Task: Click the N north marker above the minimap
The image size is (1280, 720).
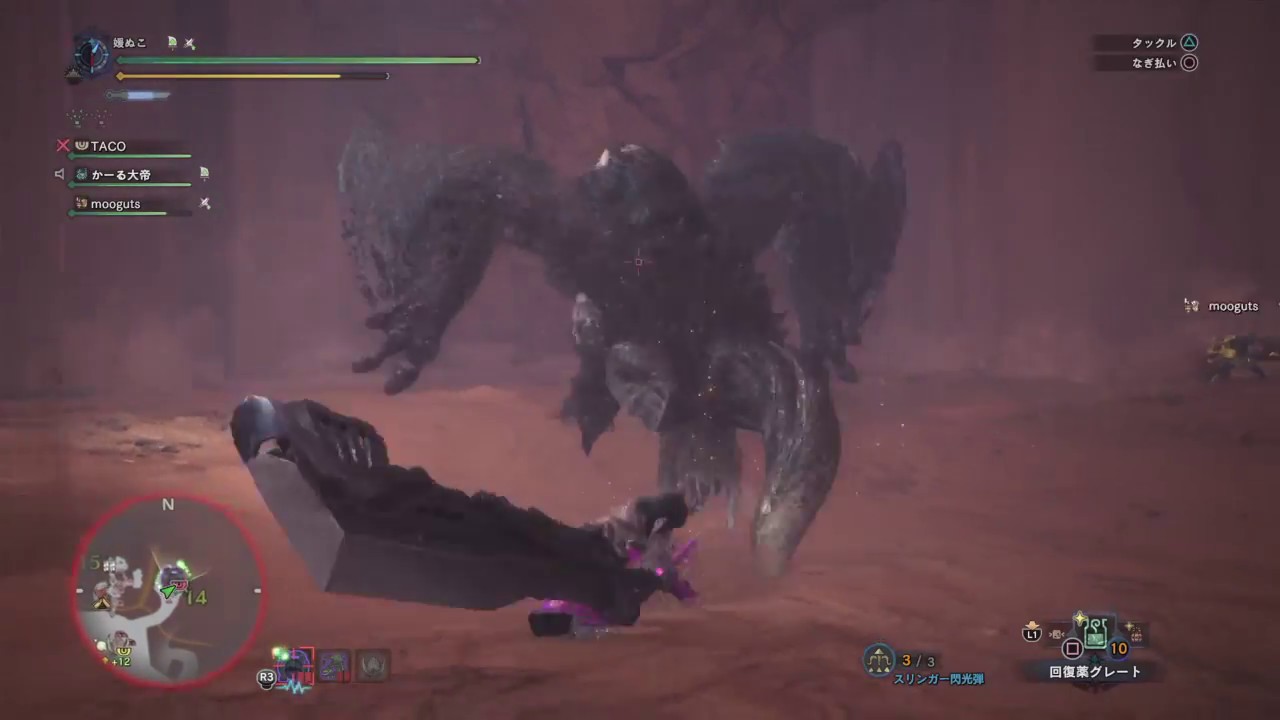Action: coord(167,505)
